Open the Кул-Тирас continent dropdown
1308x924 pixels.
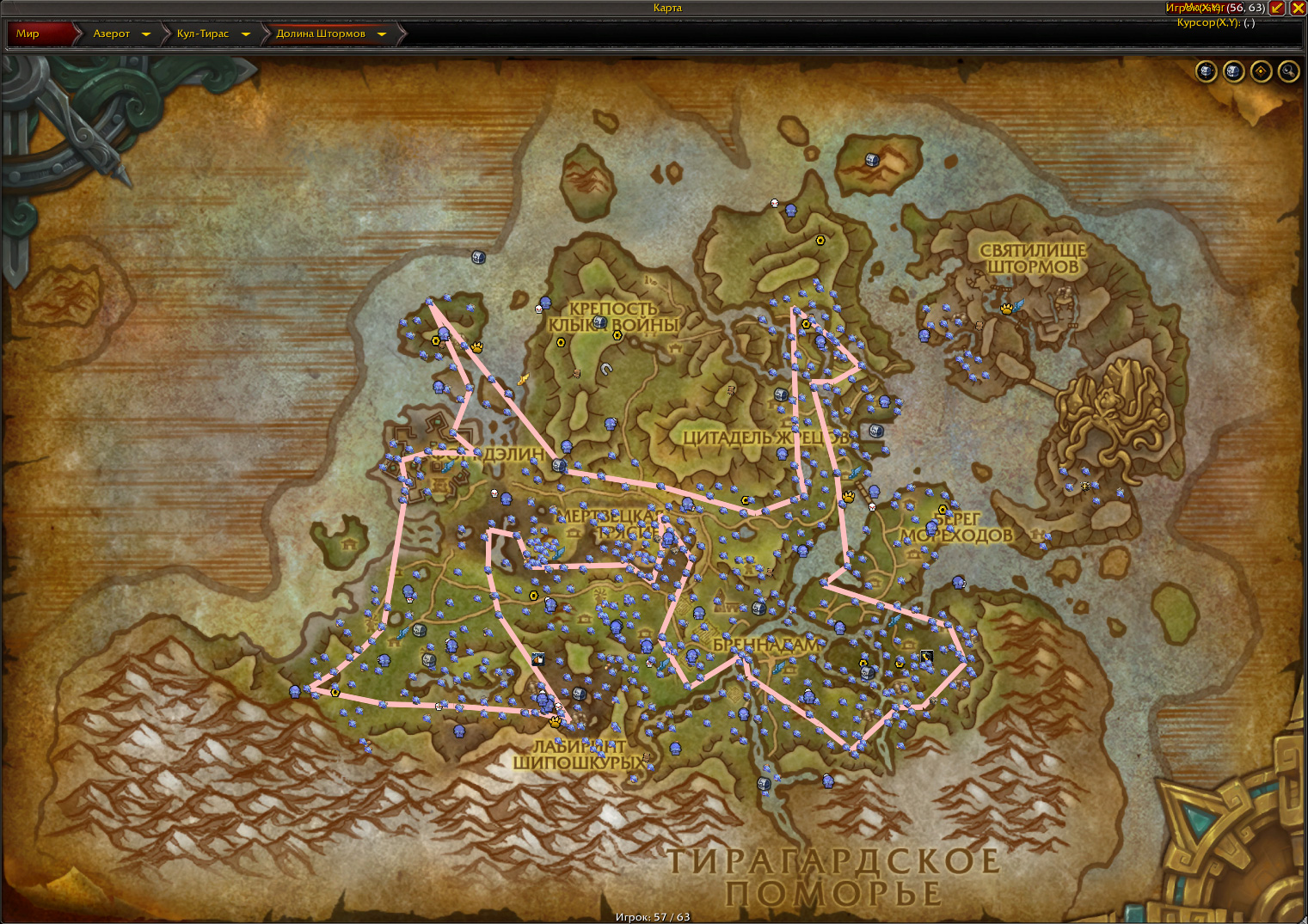pos(246,34)
